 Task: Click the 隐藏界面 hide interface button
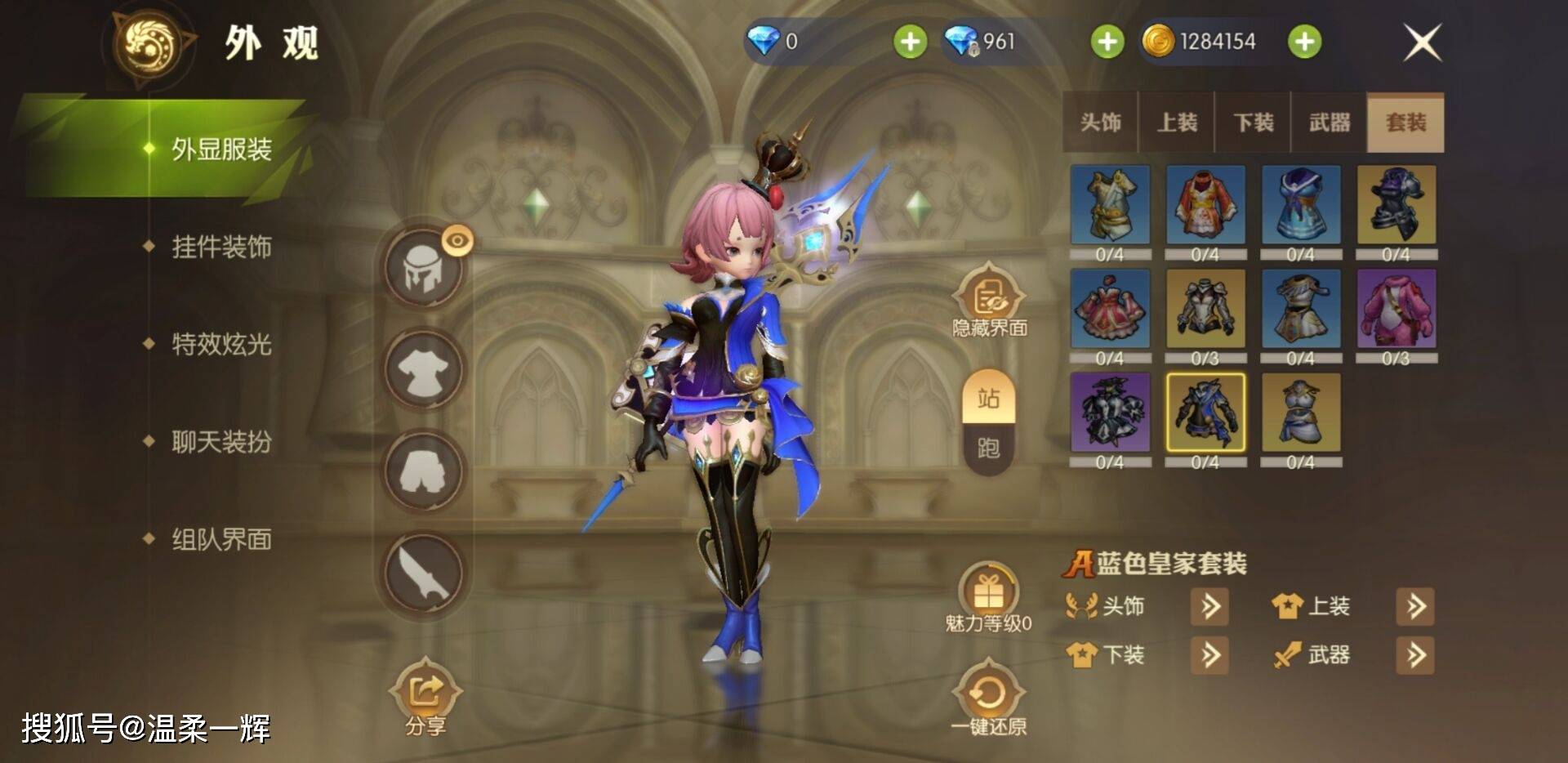click(988, 300)
